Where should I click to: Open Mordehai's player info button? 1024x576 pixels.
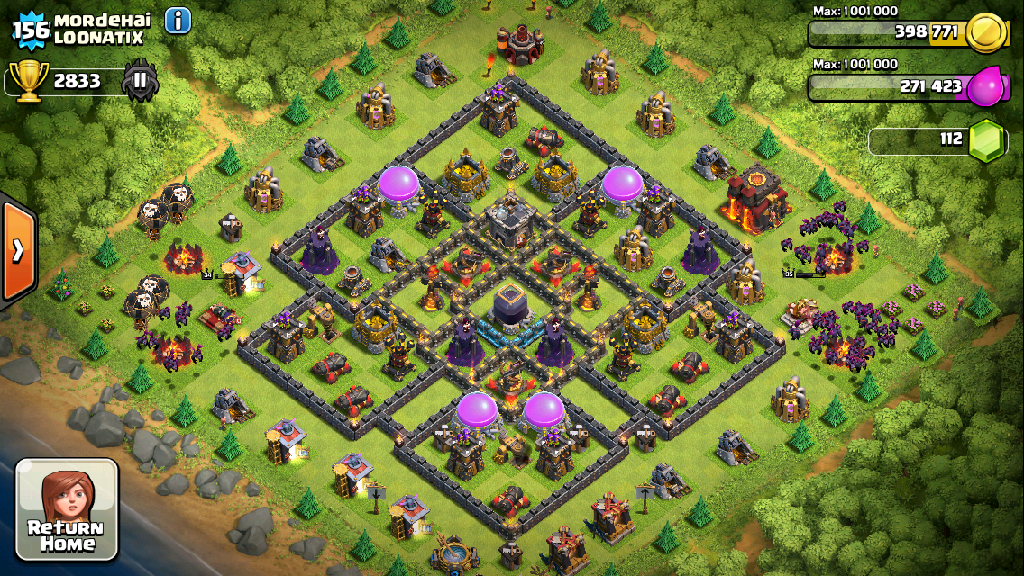(178, 20)
